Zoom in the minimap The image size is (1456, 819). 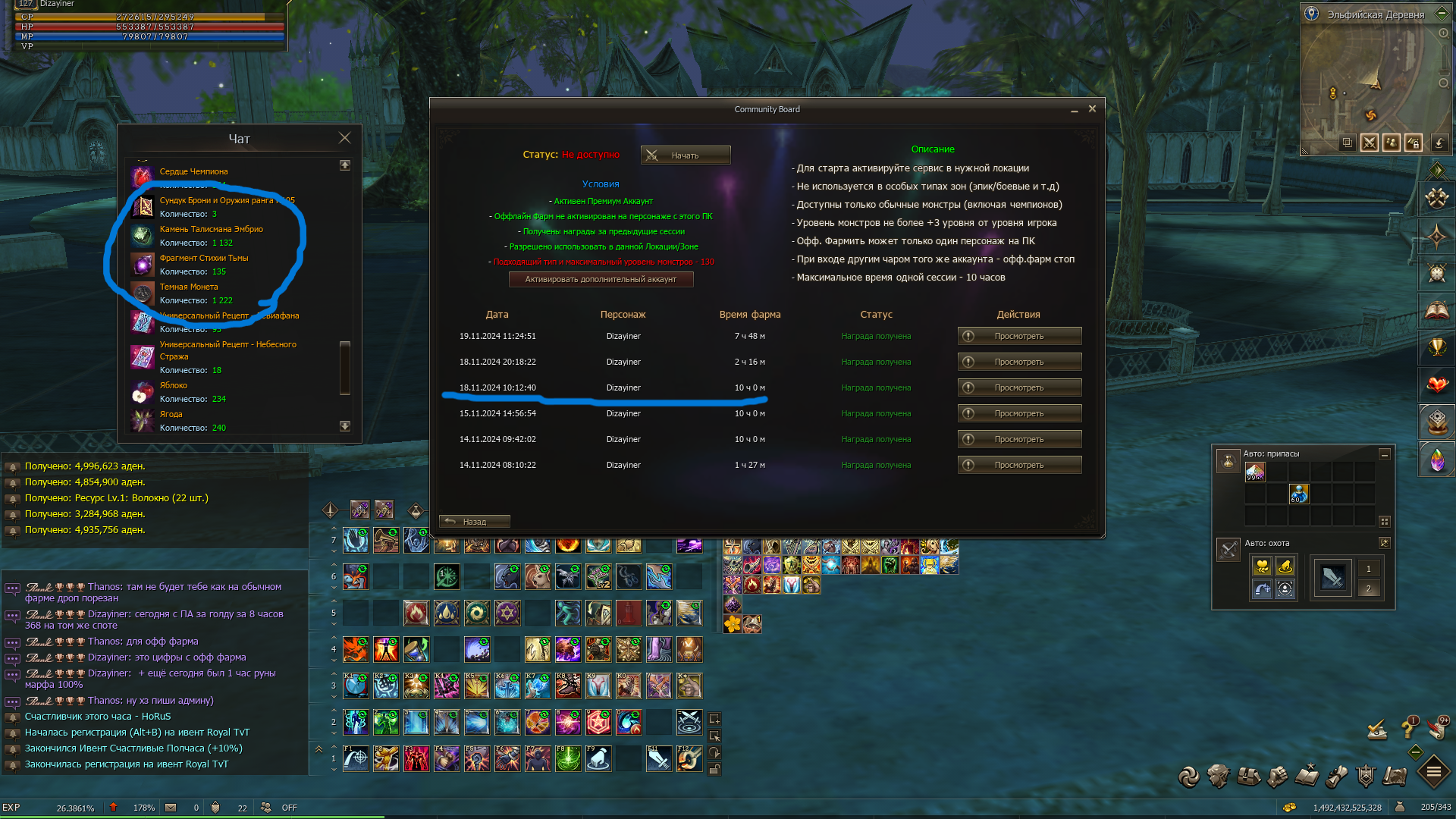tap(1443, 33)
